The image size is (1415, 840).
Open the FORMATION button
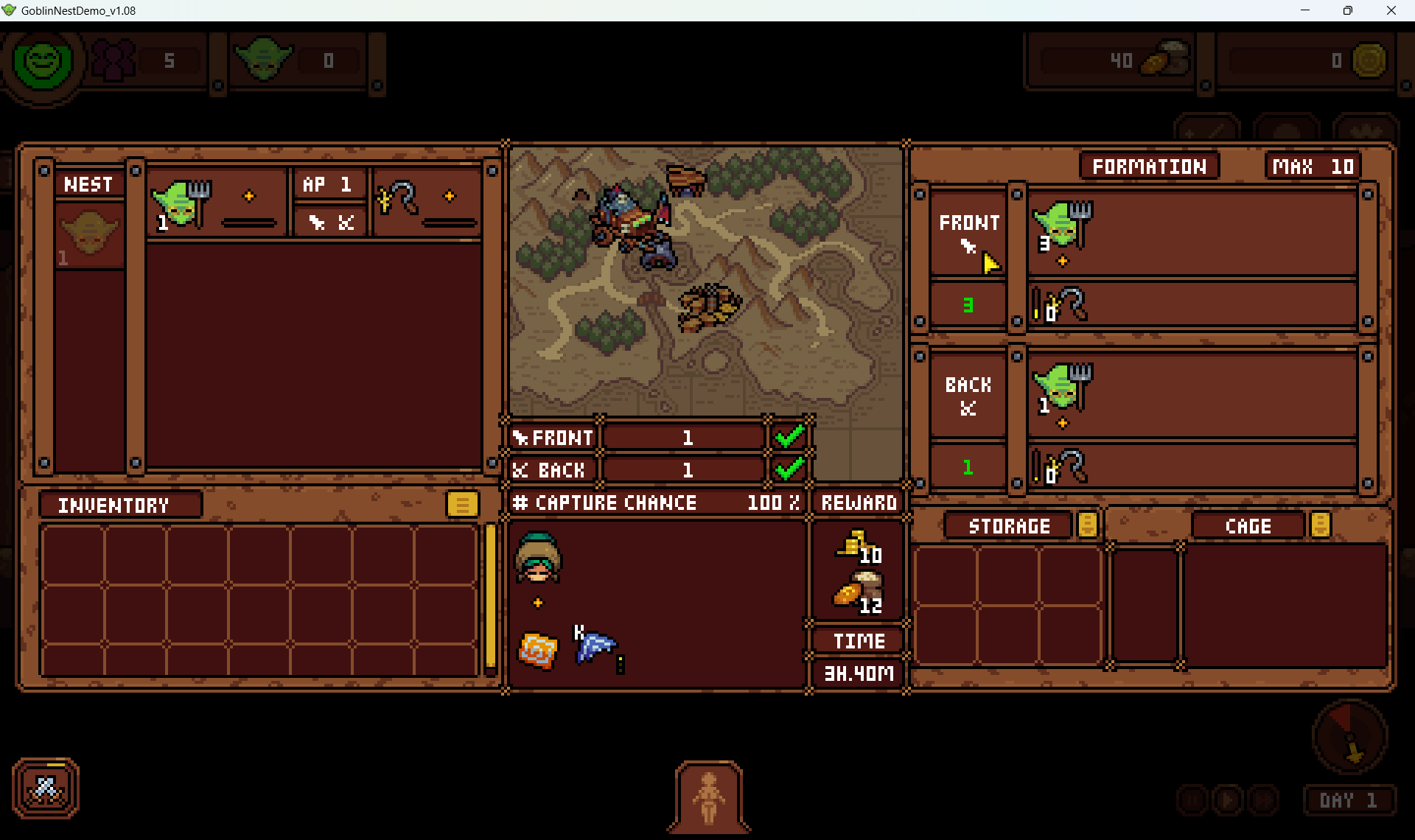coord(1148,167)
